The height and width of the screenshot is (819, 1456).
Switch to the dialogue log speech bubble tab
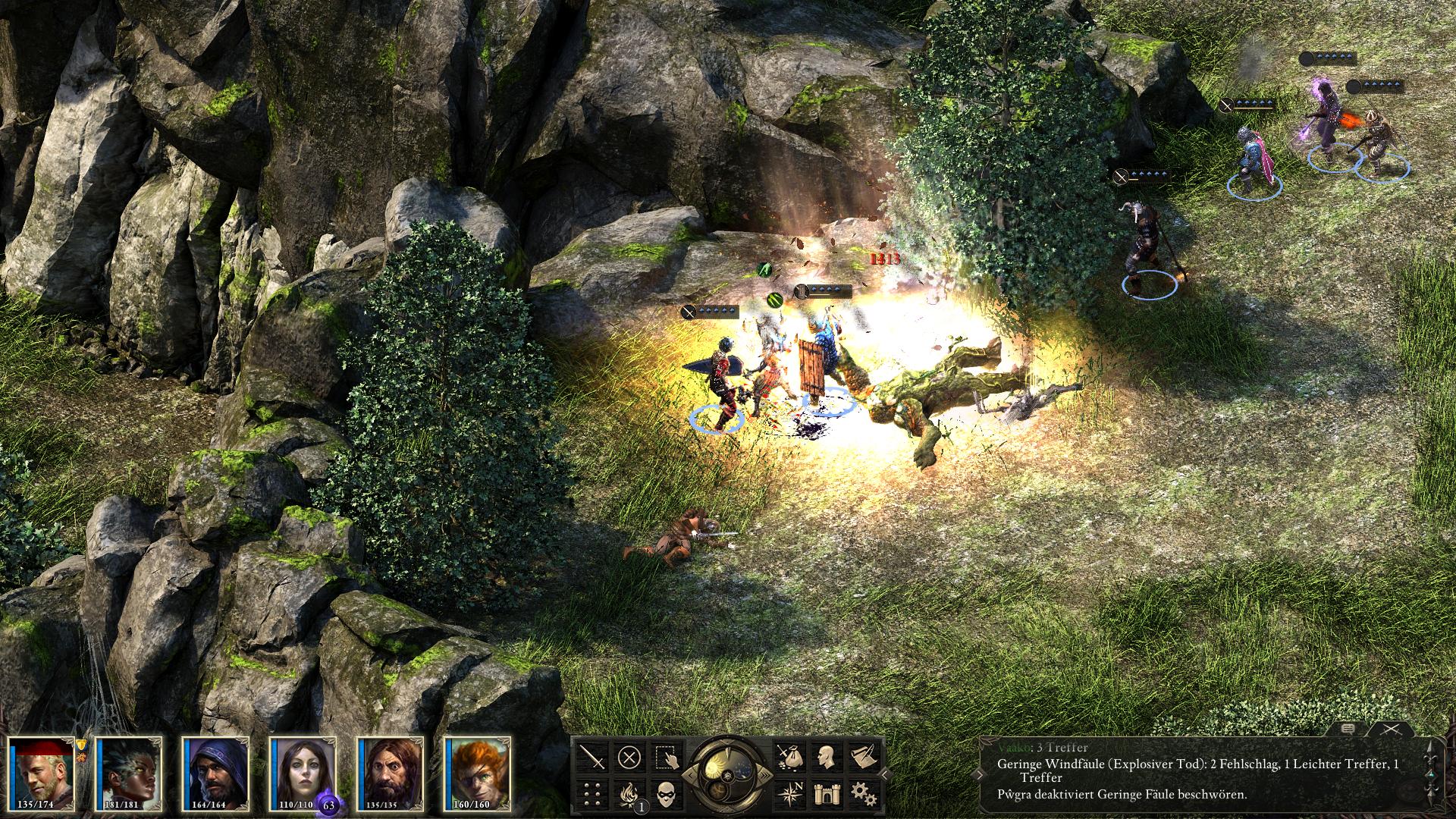pyautogui.click(x=1347, y=729)
